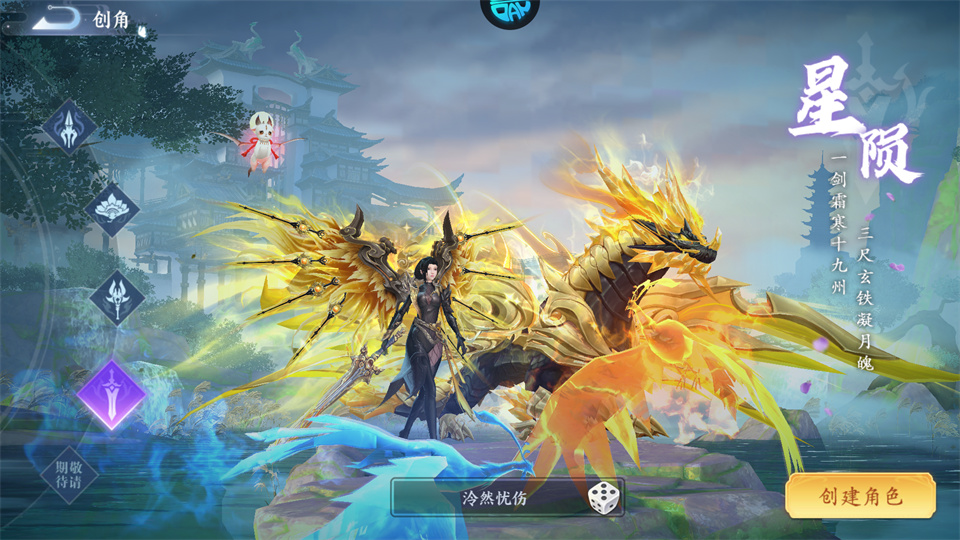Edit the character name field 冷然忧伤

point(494,497)
